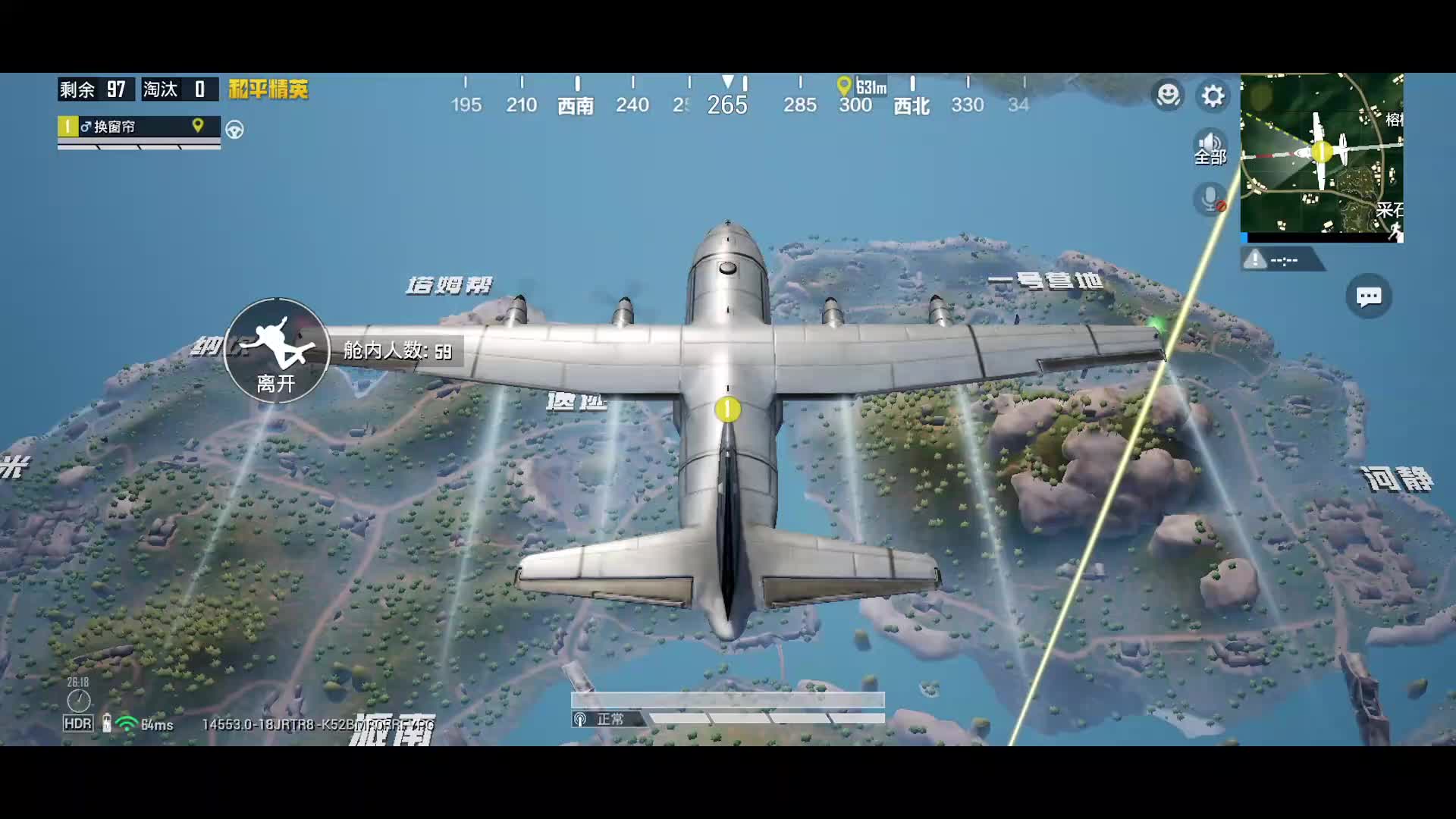Open the emoji emote menu
Viewport: 1456px width, 819px height.
coord(1168,96)
